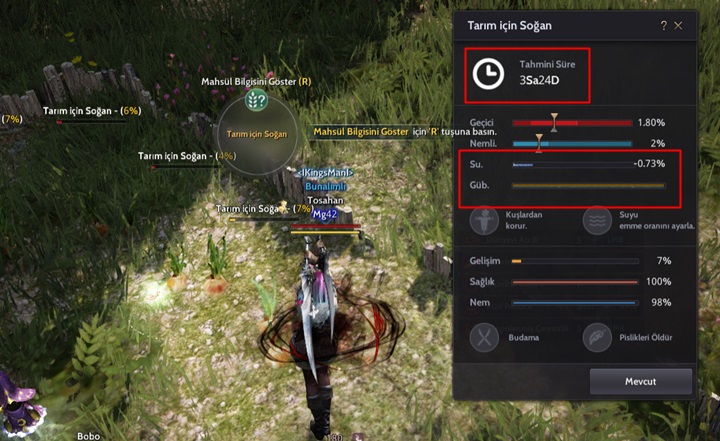Activate the Pislikleri Öldür pest icon
This screenshot has width=720, height=441.
[x=597, y=337]
